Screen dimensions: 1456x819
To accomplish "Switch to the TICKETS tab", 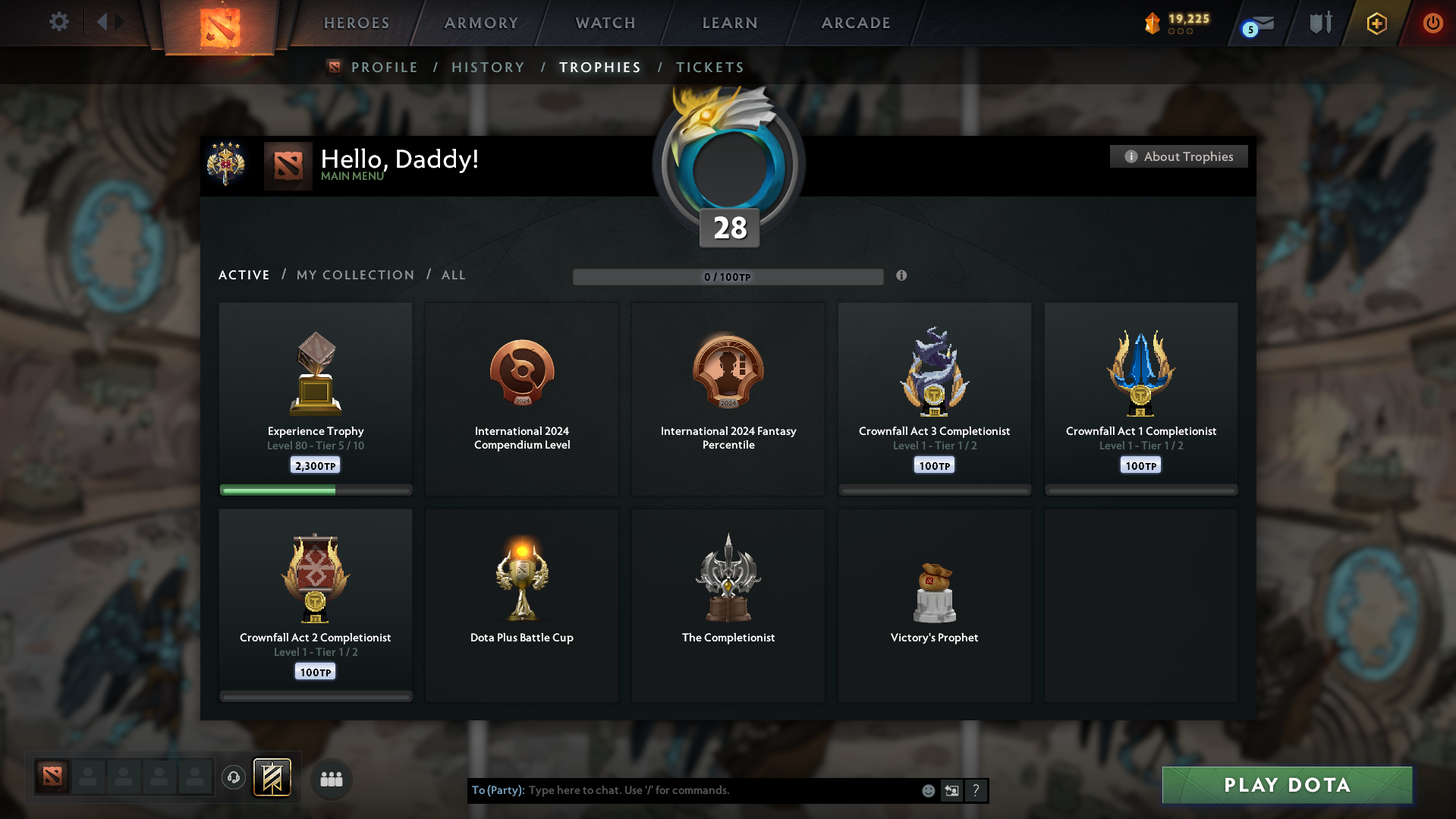I will [x=709, y=67].
